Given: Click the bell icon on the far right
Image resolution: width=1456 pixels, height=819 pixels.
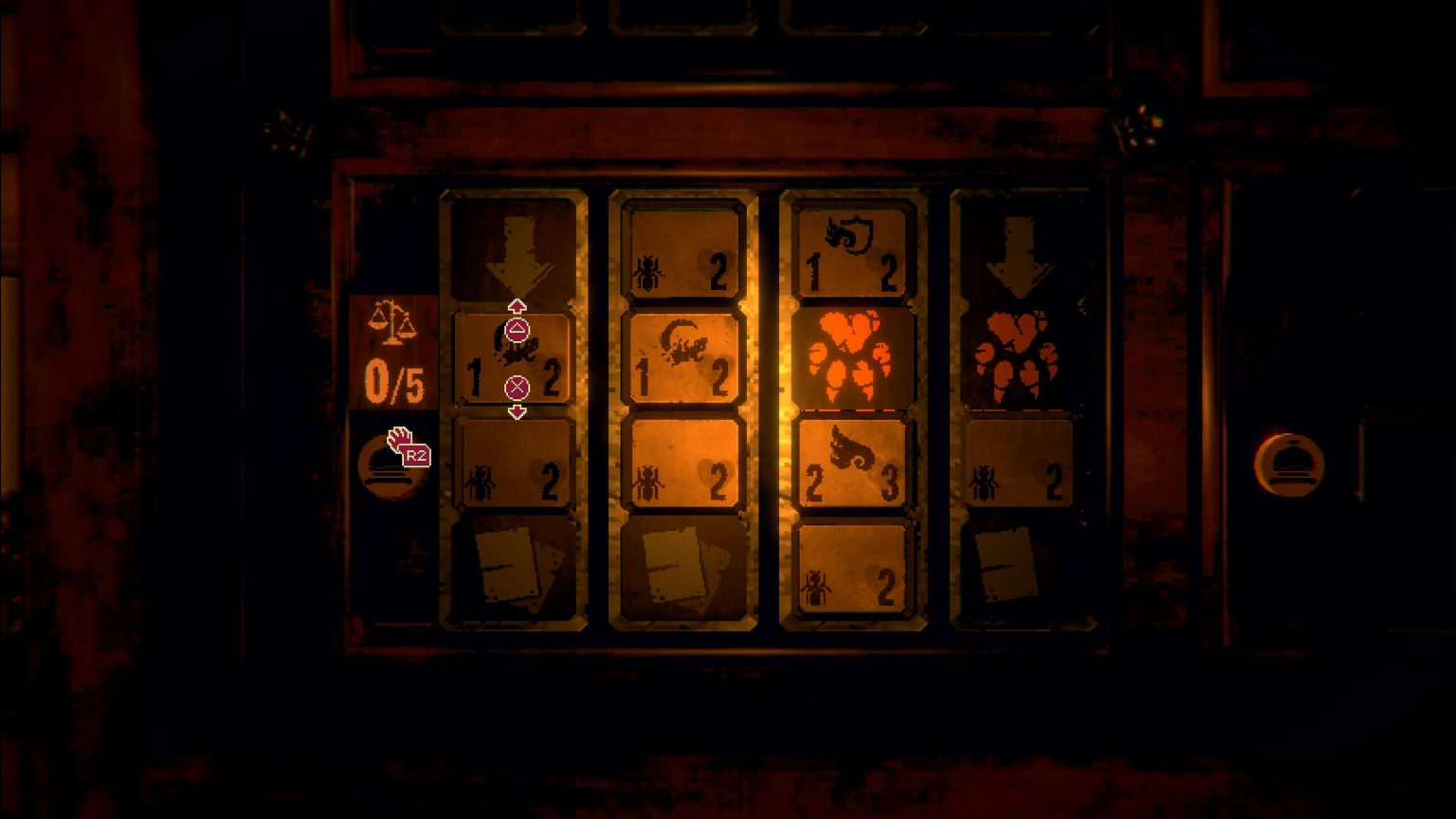Looking at the screenshot, I should tap(1291, 463).
